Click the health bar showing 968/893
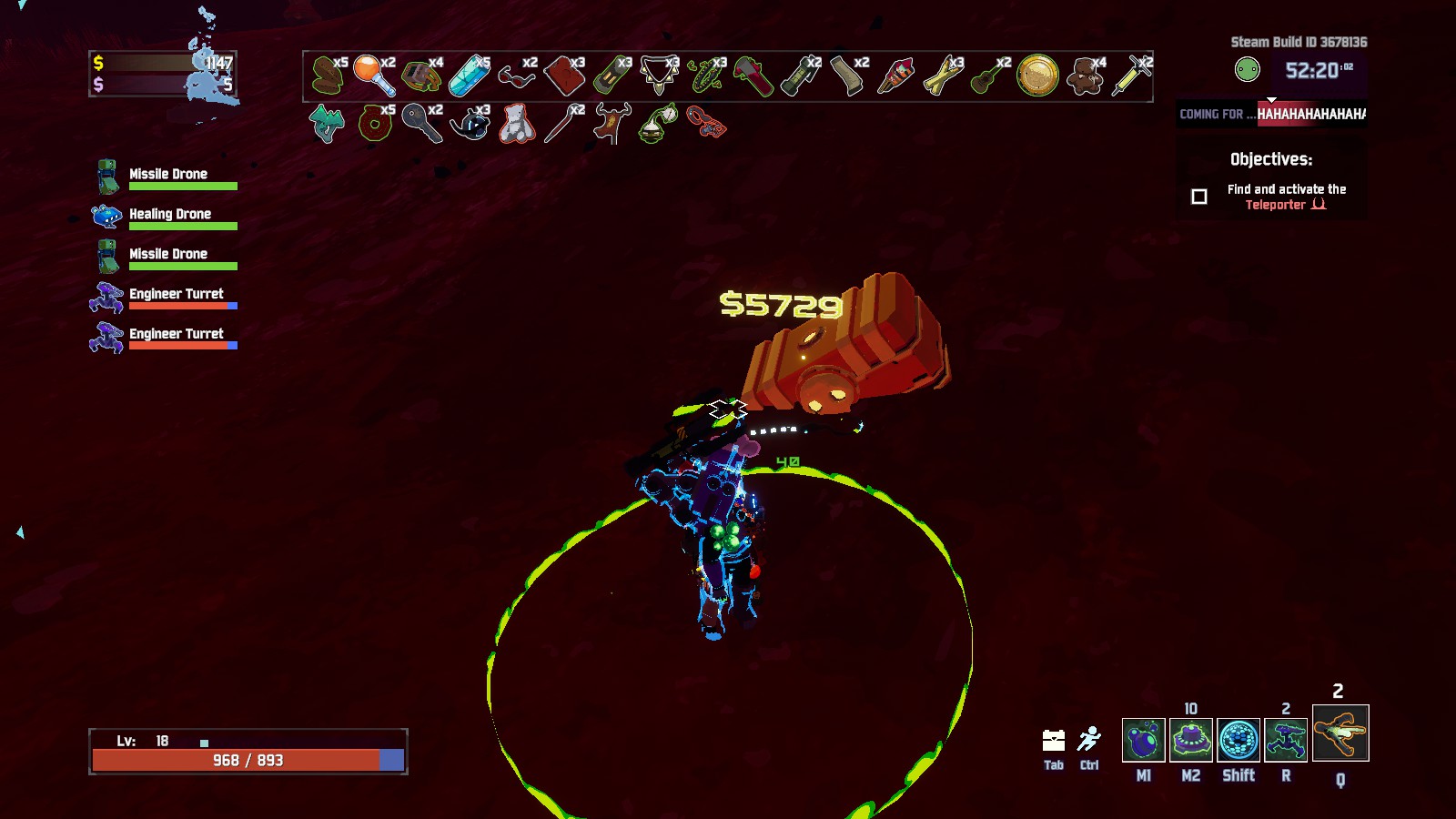 [246, 759]
